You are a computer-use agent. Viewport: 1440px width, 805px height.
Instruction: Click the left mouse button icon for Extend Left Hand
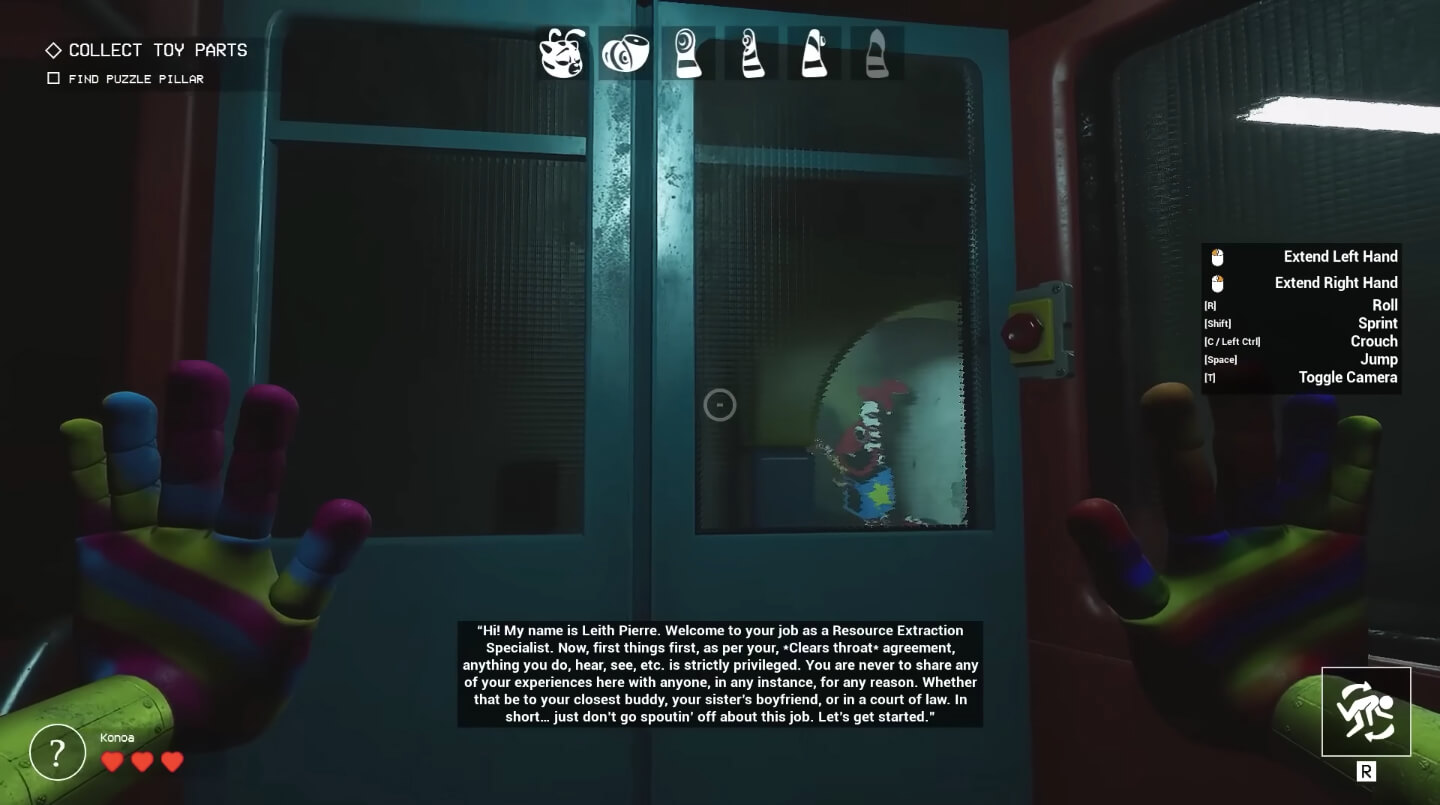(1216, 256)
